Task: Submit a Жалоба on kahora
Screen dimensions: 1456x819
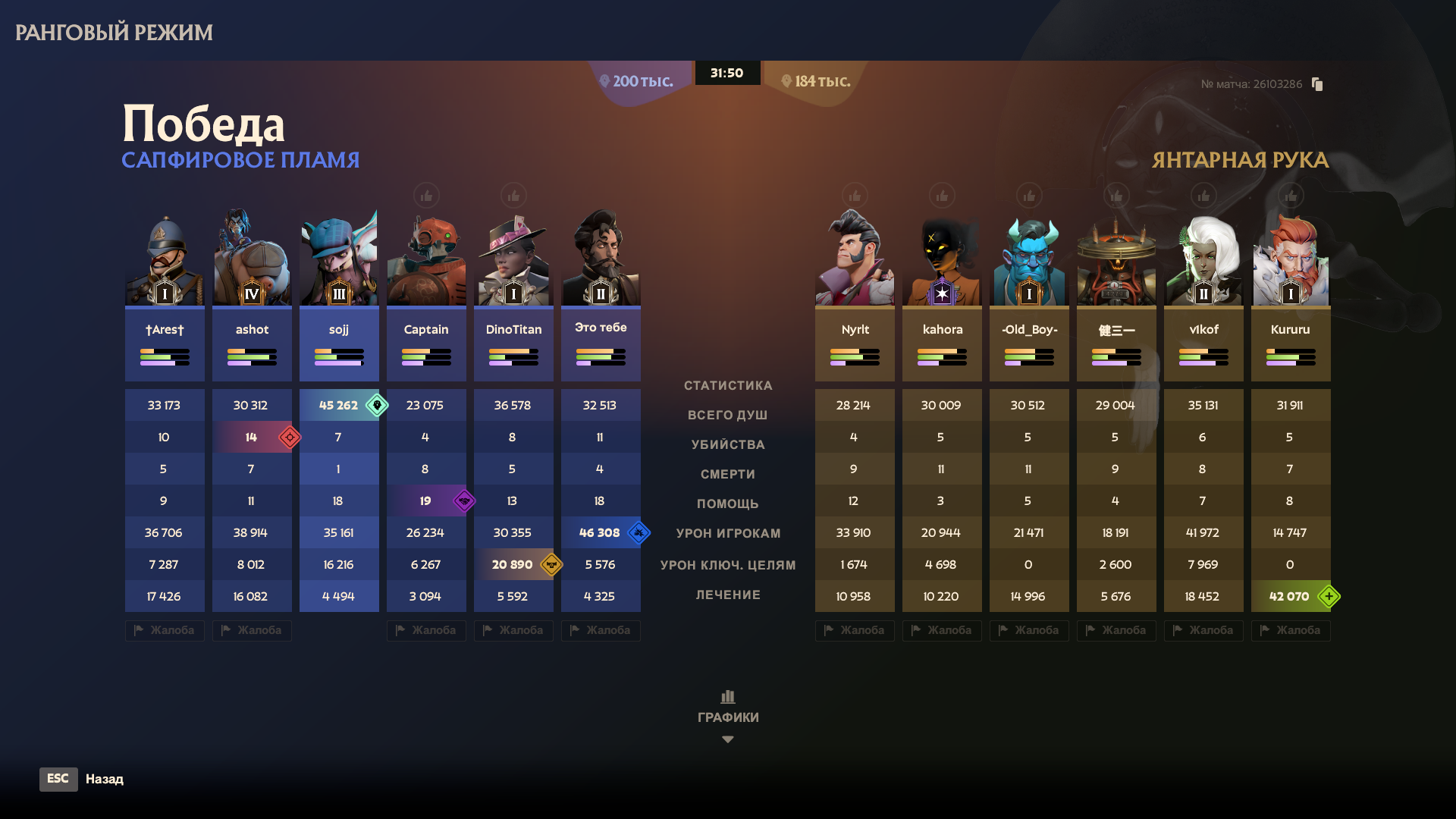Action: pos(942,630)
